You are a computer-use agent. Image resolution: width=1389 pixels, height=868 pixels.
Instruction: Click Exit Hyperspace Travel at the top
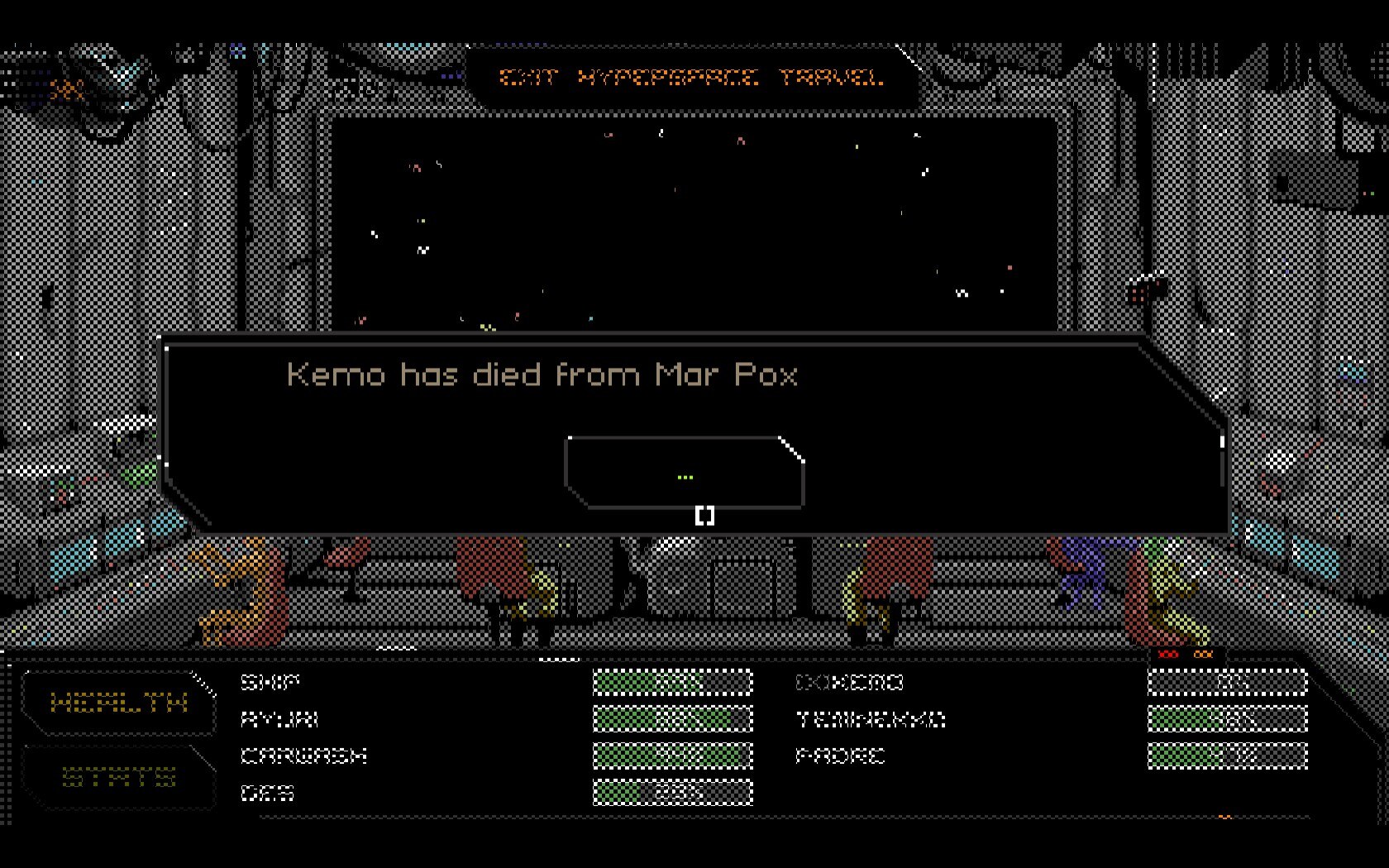click(x=691, y=79)
